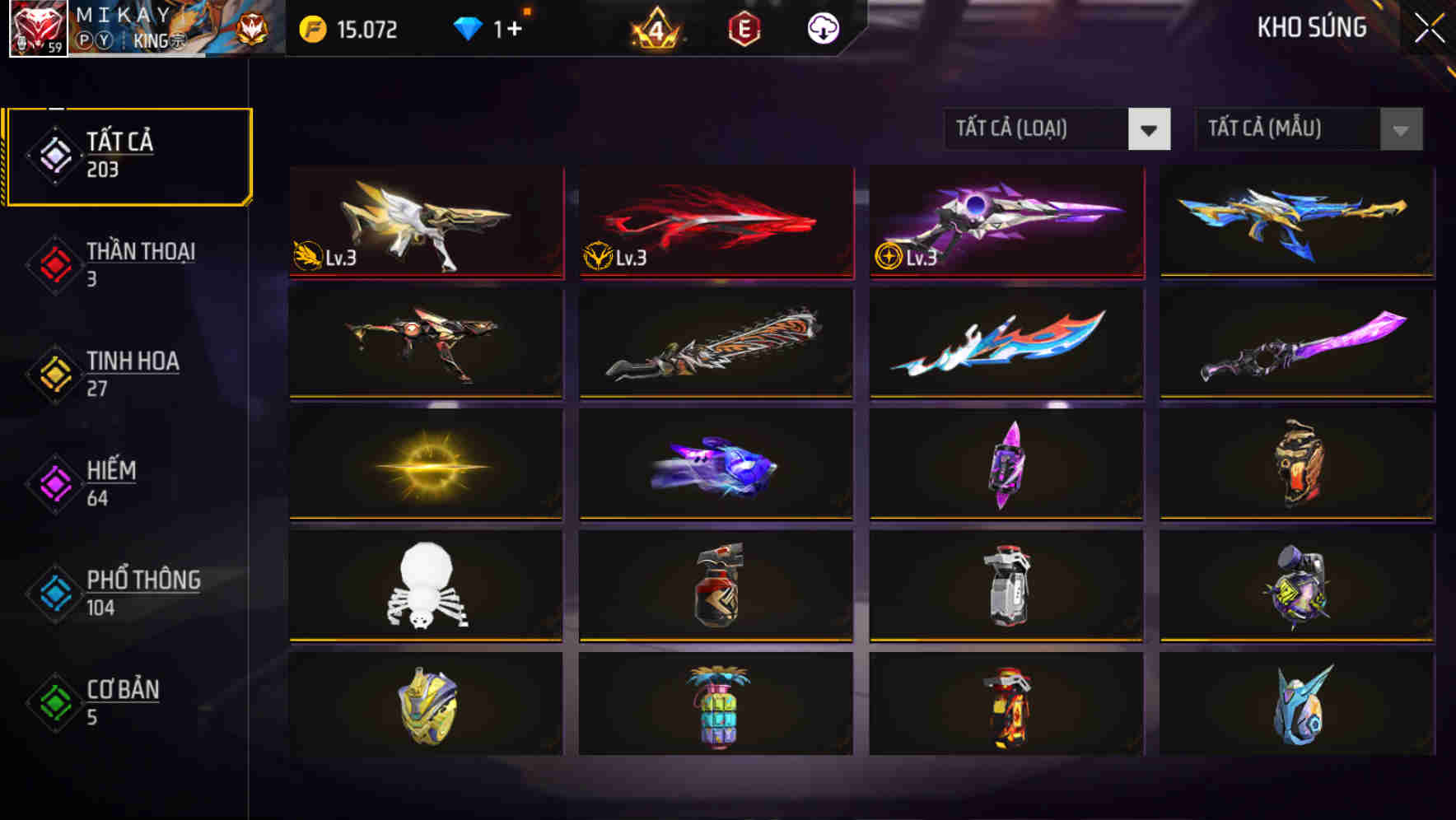Select the purple scythe weapon Lv.3

tap(1005, 222)
